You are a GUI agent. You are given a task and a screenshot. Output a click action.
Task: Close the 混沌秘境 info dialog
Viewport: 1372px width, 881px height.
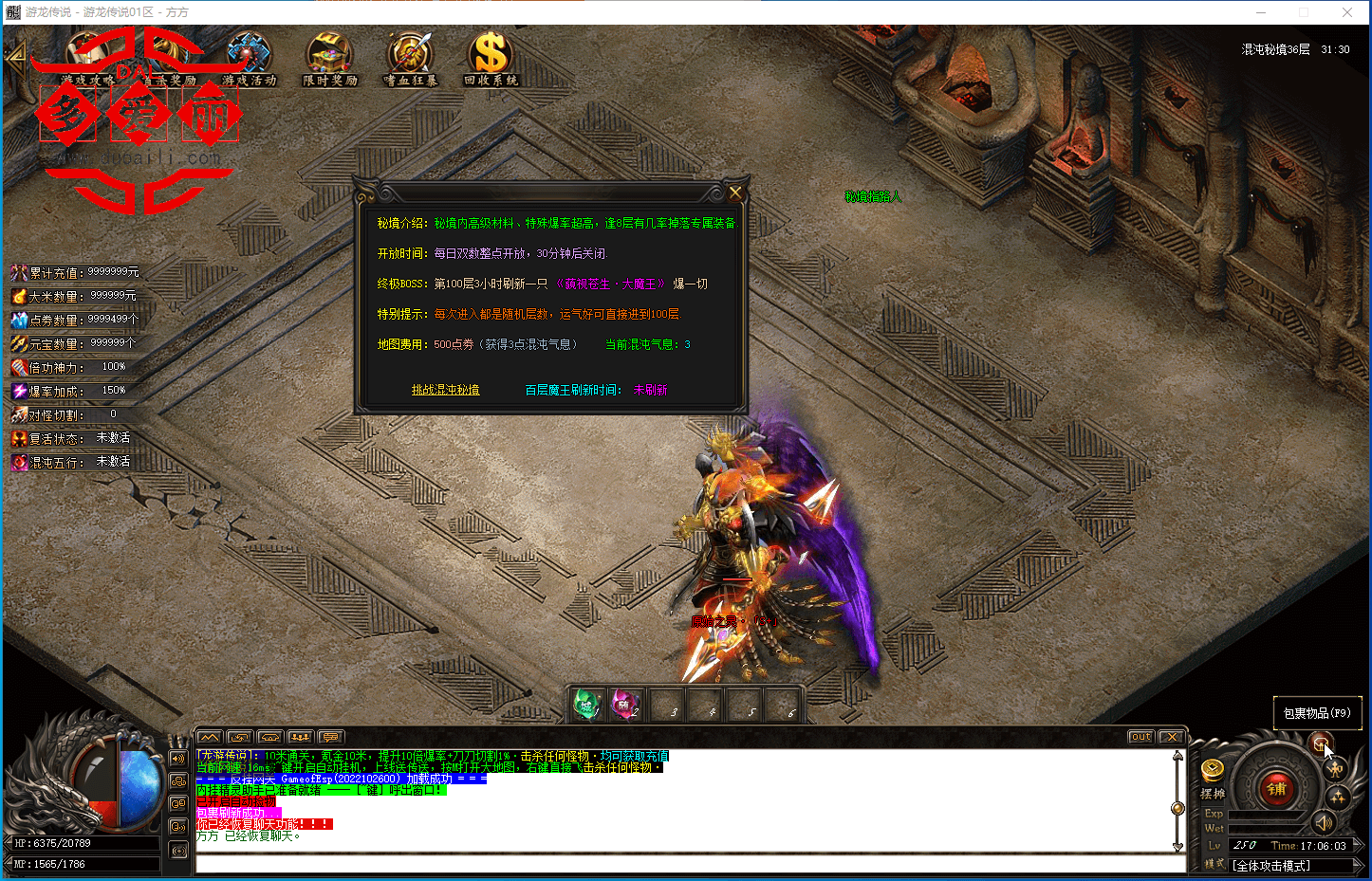734,193
